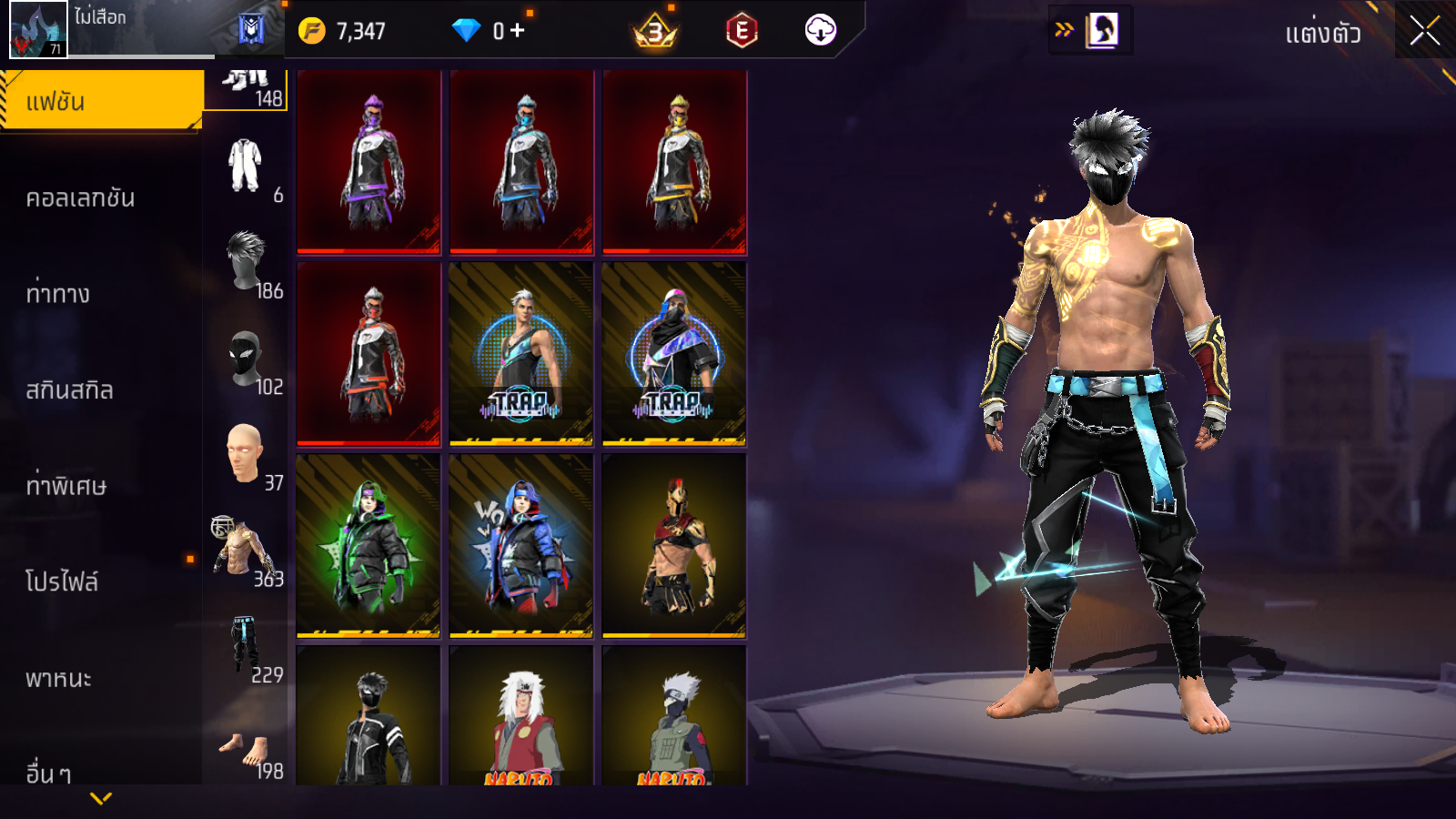Select the pants category with 229 items

(x=248, y=649)
